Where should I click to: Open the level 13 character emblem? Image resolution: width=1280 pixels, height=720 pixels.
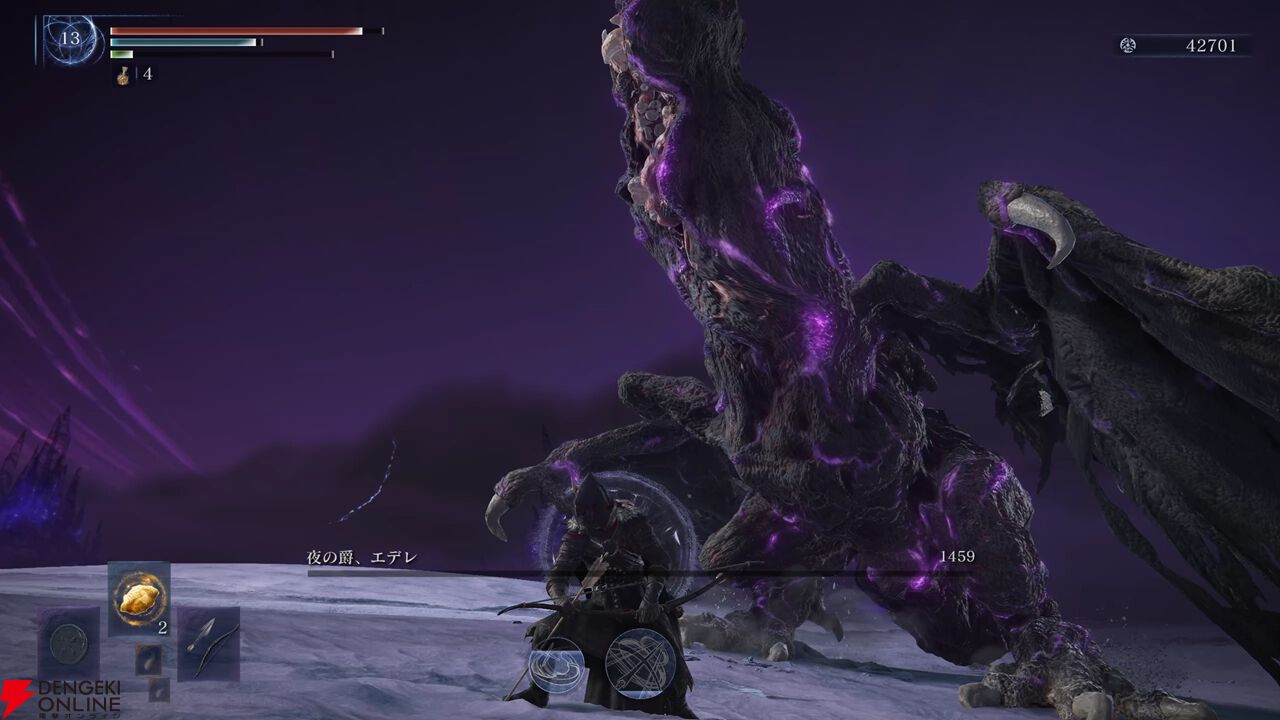tap(71, 40)
